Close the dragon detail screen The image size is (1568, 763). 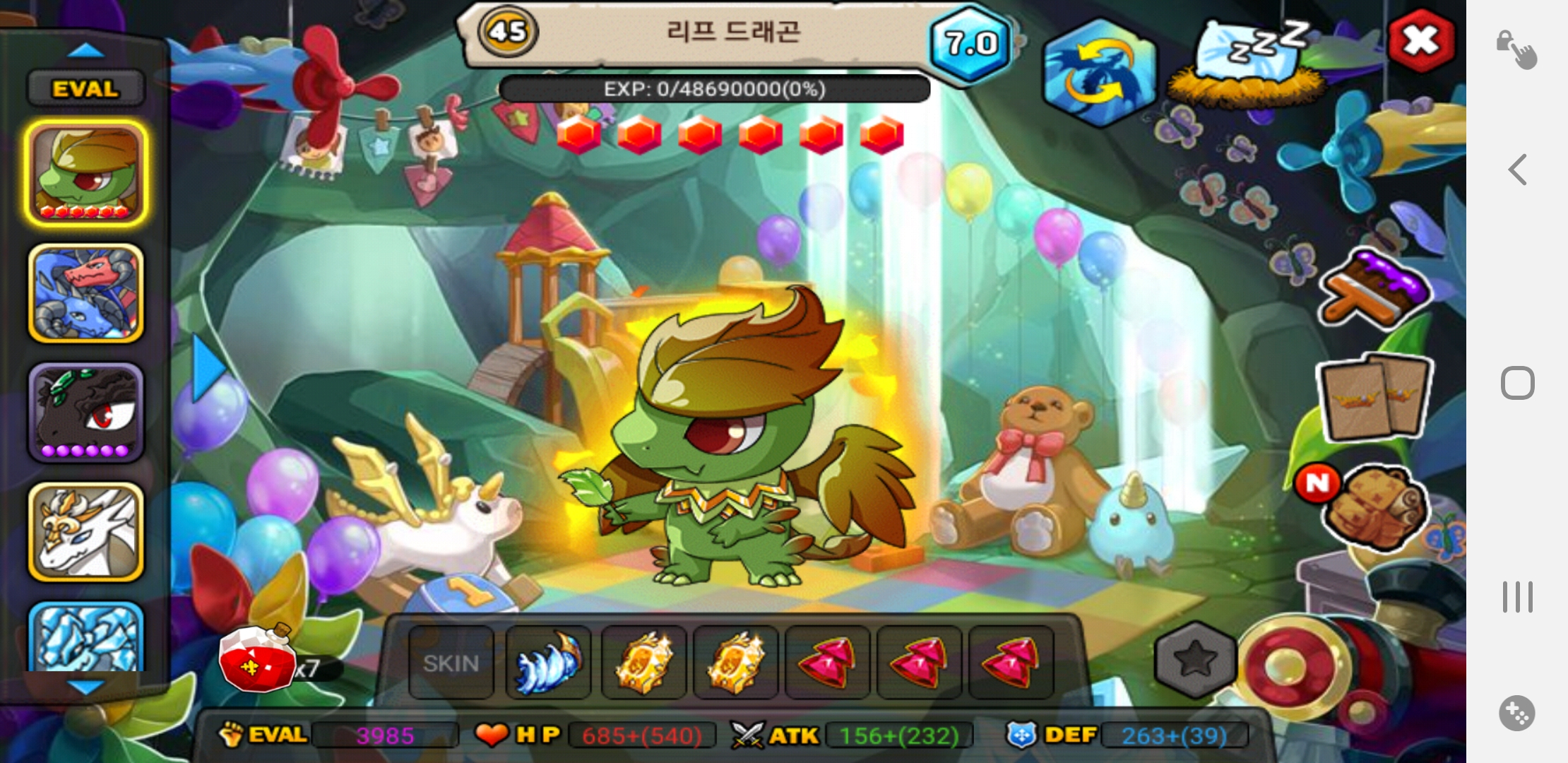pyautogui.click(x=1421, y=41)
